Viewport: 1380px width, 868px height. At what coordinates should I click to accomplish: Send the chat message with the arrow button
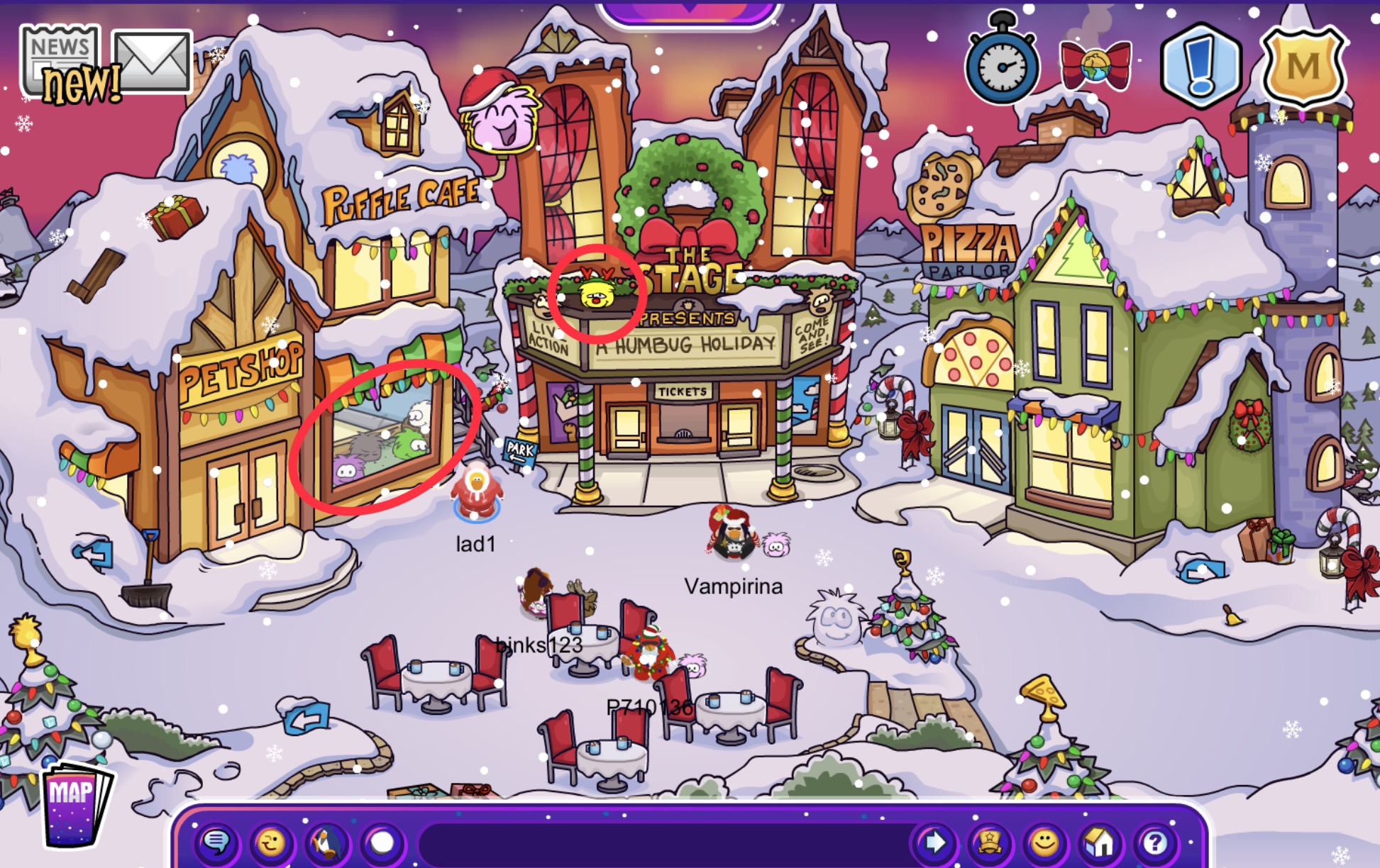(x=933, y=842)
